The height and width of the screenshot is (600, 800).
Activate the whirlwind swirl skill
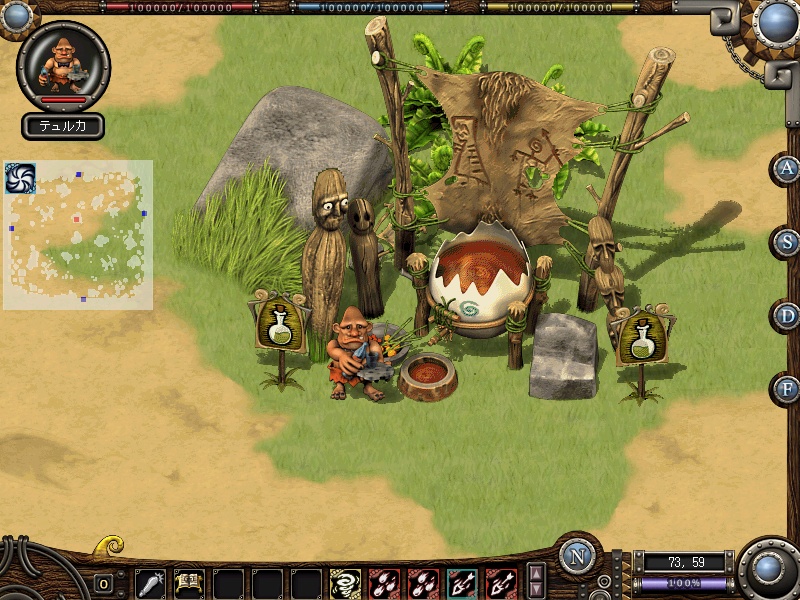click(x=345, y=583)
